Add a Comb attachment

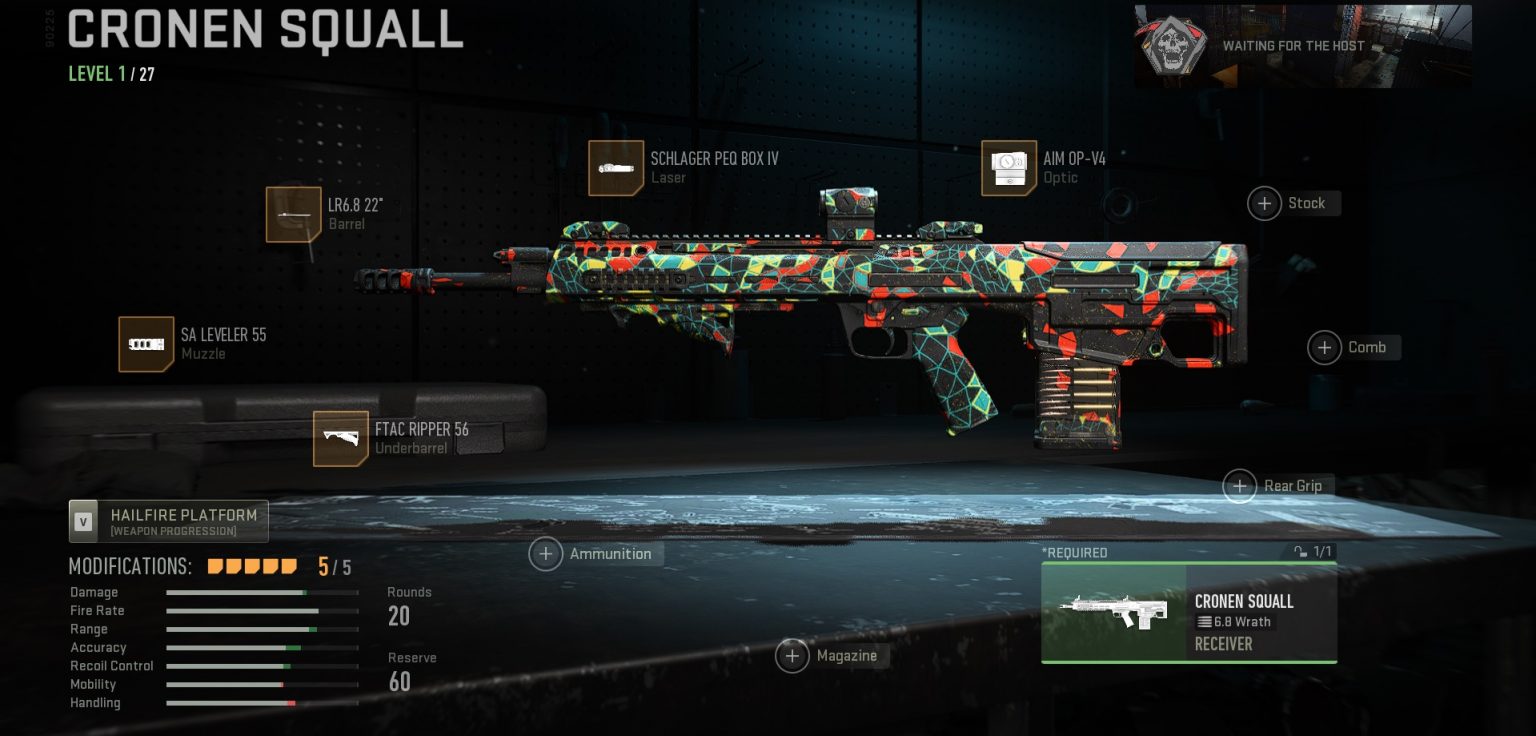click(x=1325, y=348)
